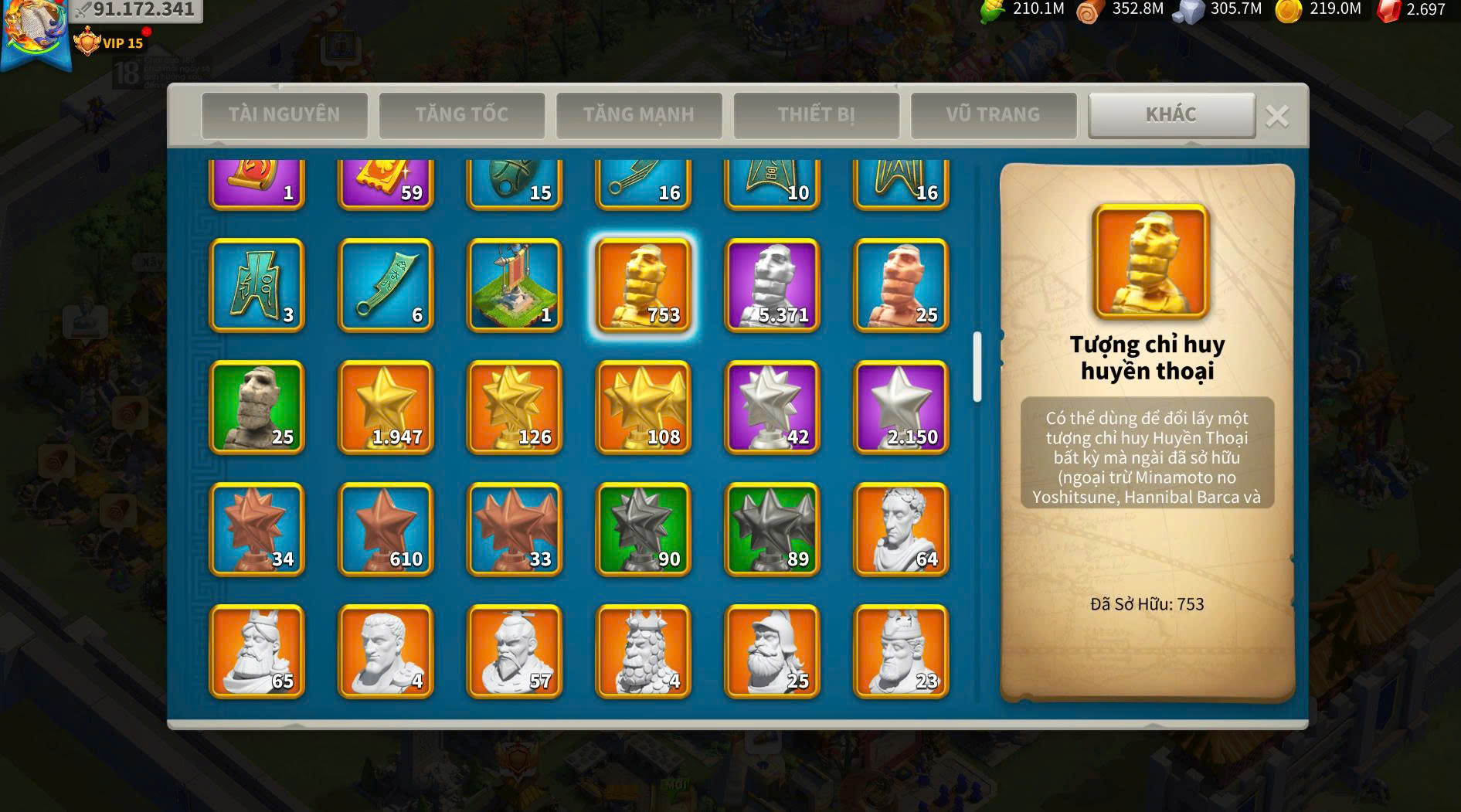Select the single bronze star with 610
The height and width of the screenshot is (812, 1461).
point(386,529)
